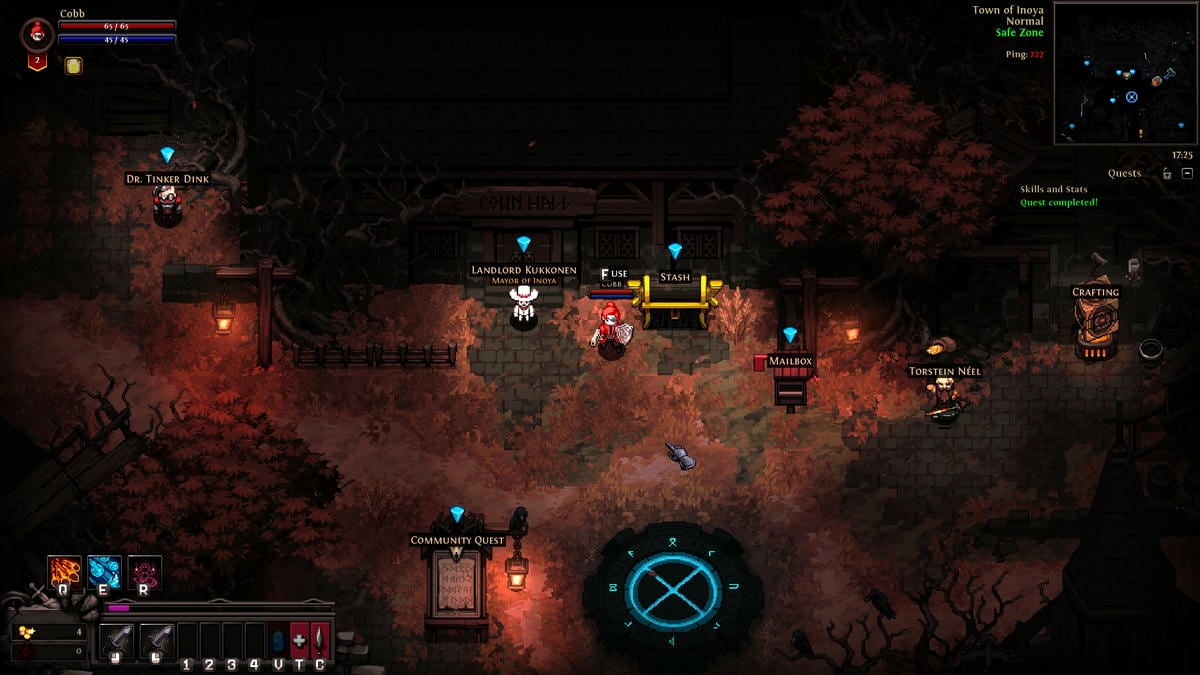Activate the pink summon skill bound to R
1200x675 pixels.
pos(144,572)
